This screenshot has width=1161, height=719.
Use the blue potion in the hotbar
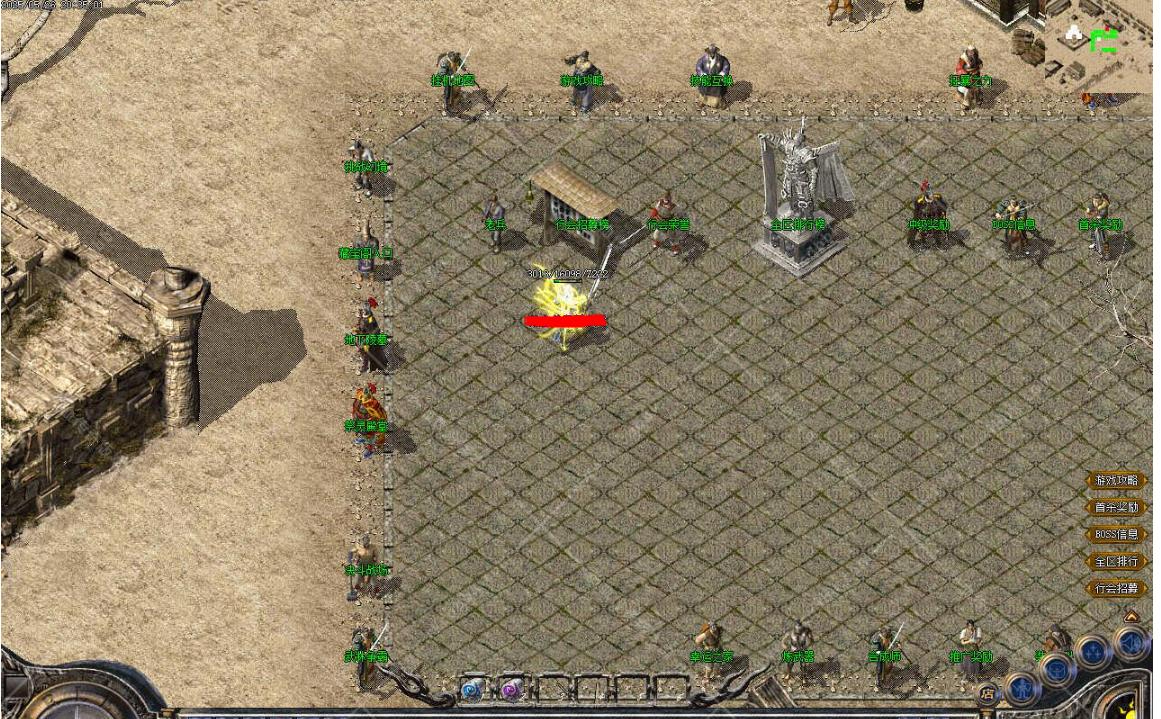[472, 689]
